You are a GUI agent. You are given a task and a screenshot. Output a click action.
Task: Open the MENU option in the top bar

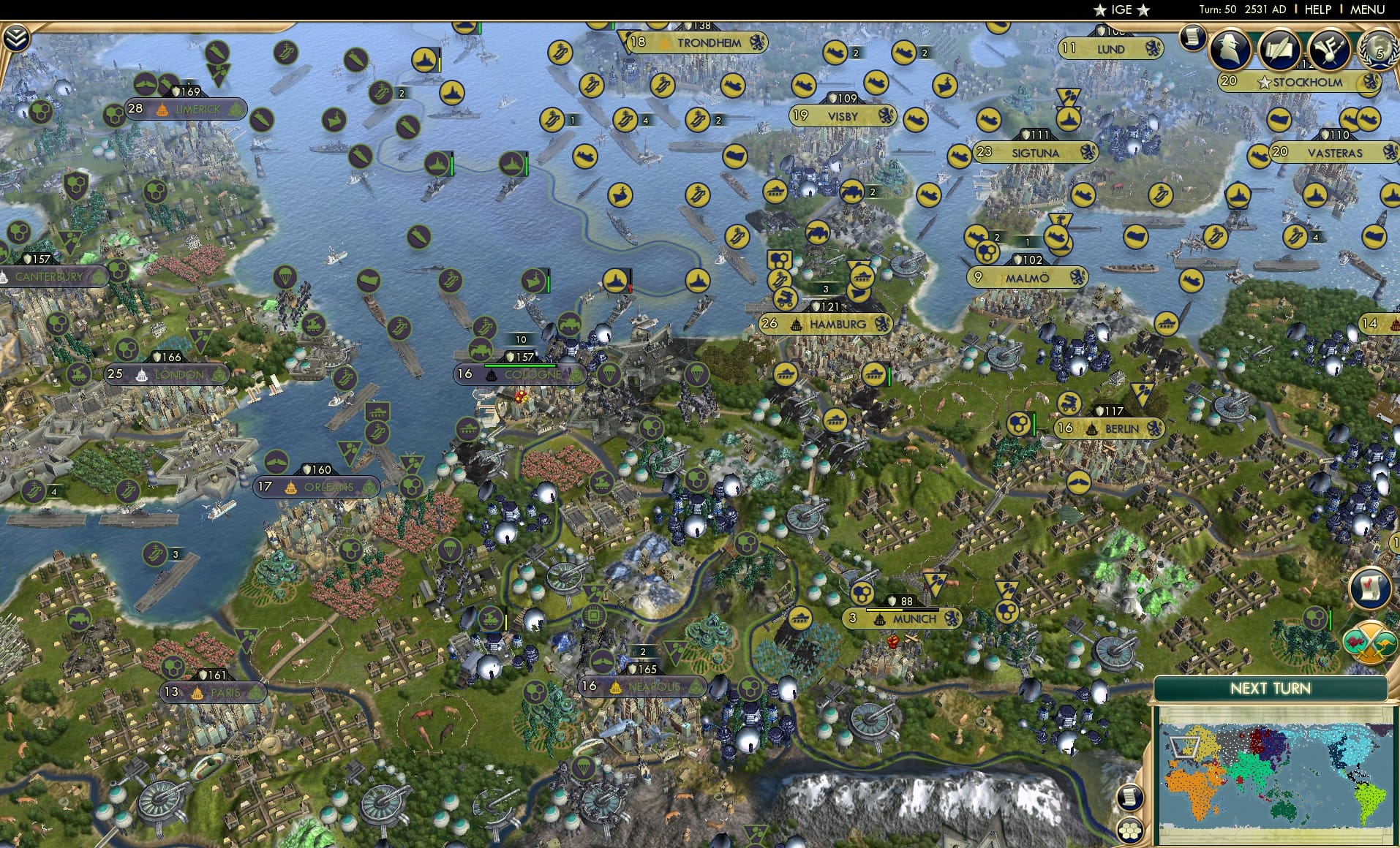click(1366, 10)
